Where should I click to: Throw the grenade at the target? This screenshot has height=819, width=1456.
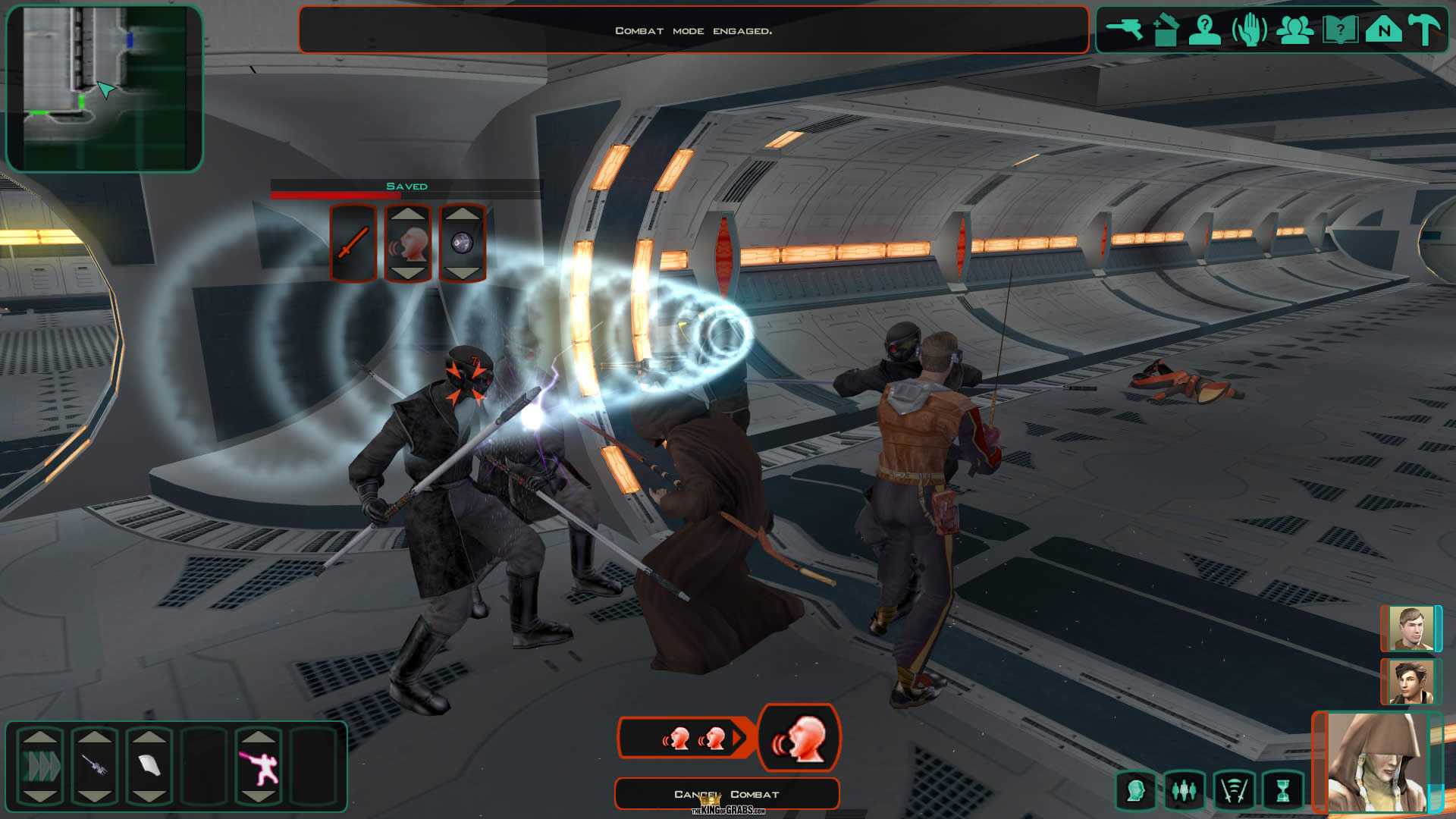(463, 243)
